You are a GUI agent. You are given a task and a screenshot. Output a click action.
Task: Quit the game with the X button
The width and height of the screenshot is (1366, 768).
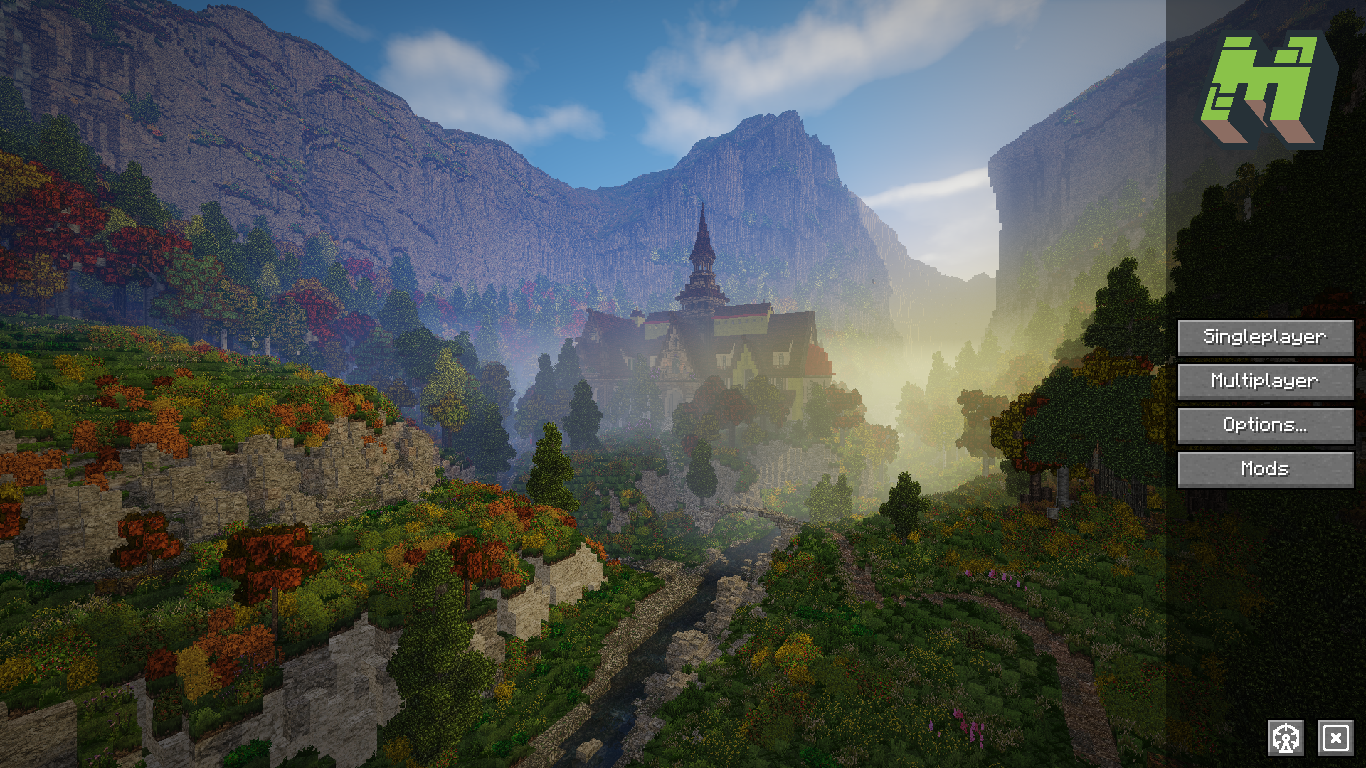tap(1336, 738)
